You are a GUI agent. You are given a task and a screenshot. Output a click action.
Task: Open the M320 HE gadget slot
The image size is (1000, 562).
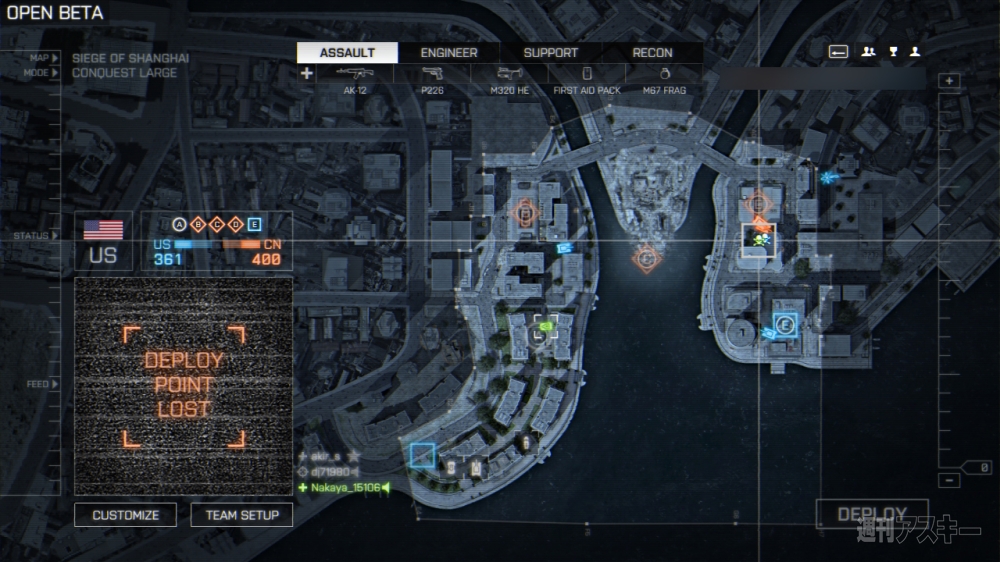point(509,79)
